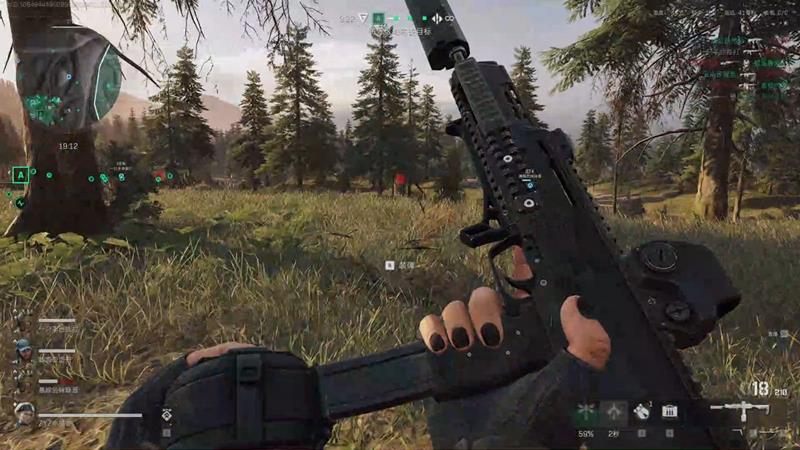Open the kill feed list
Viewport: 800px width, 450px height.
(744, 64)
